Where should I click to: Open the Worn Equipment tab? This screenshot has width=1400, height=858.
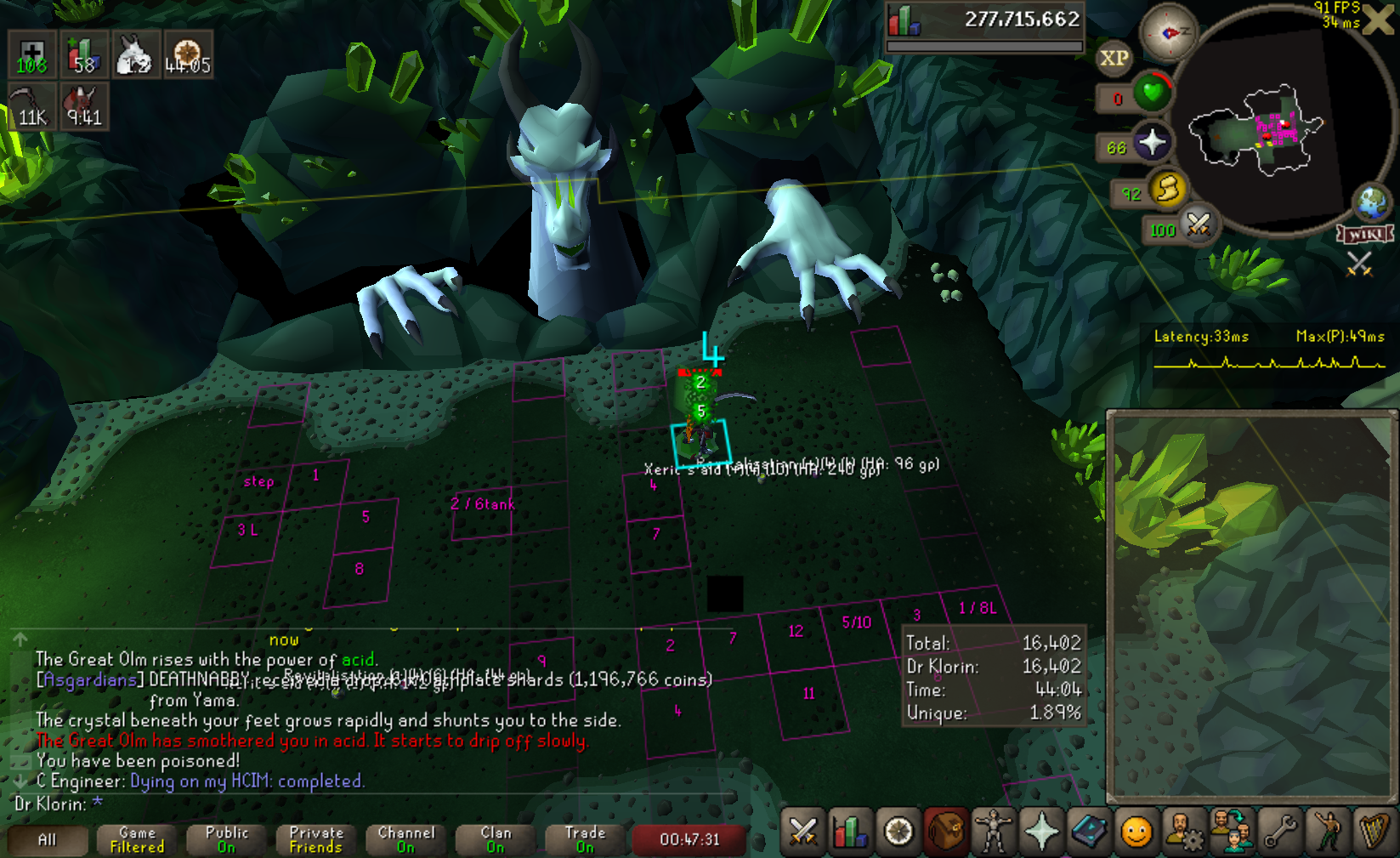[993, 831]
